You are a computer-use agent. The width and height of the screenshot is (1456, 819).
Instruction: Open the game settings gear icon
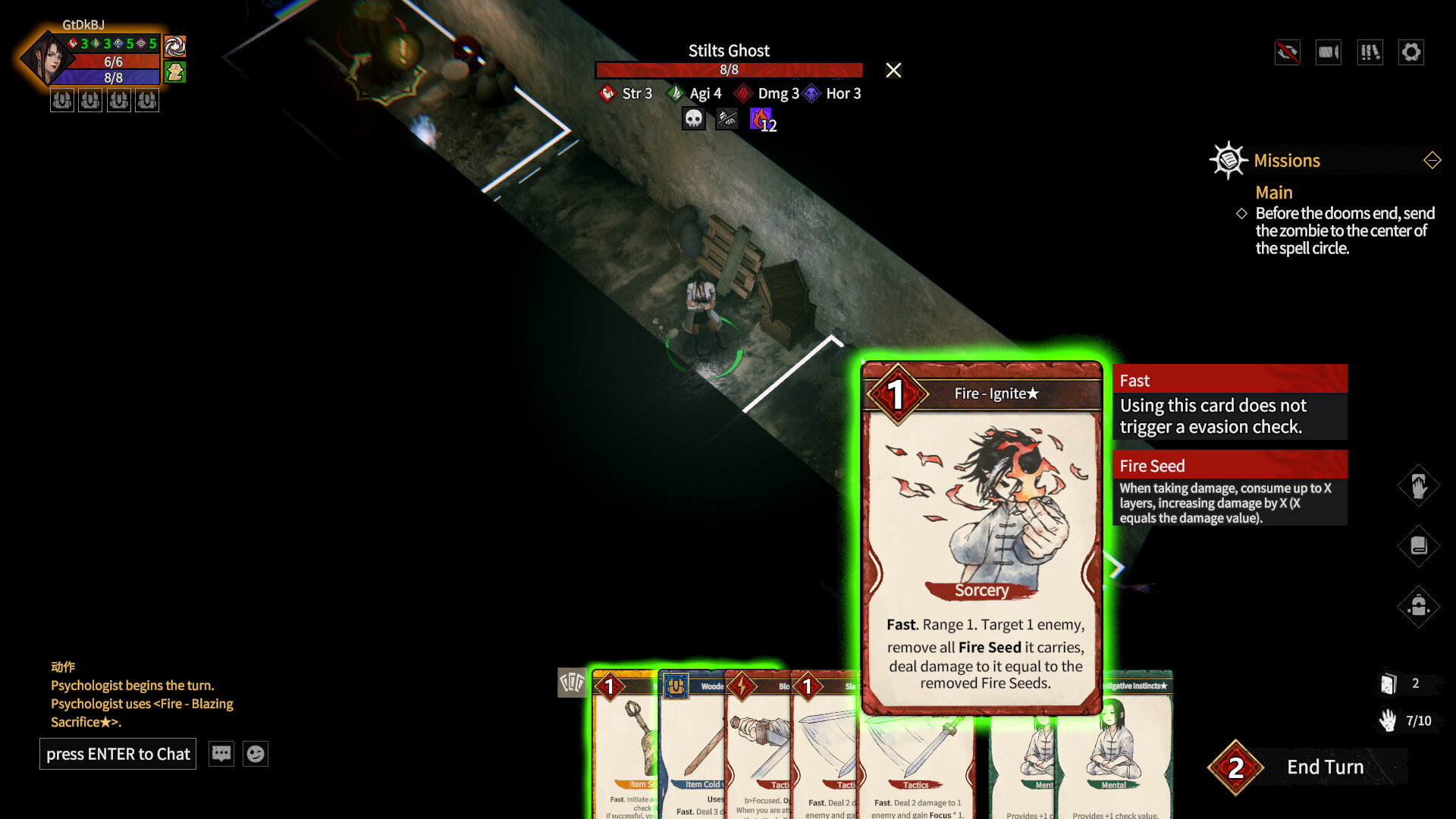click(1411, 52)
